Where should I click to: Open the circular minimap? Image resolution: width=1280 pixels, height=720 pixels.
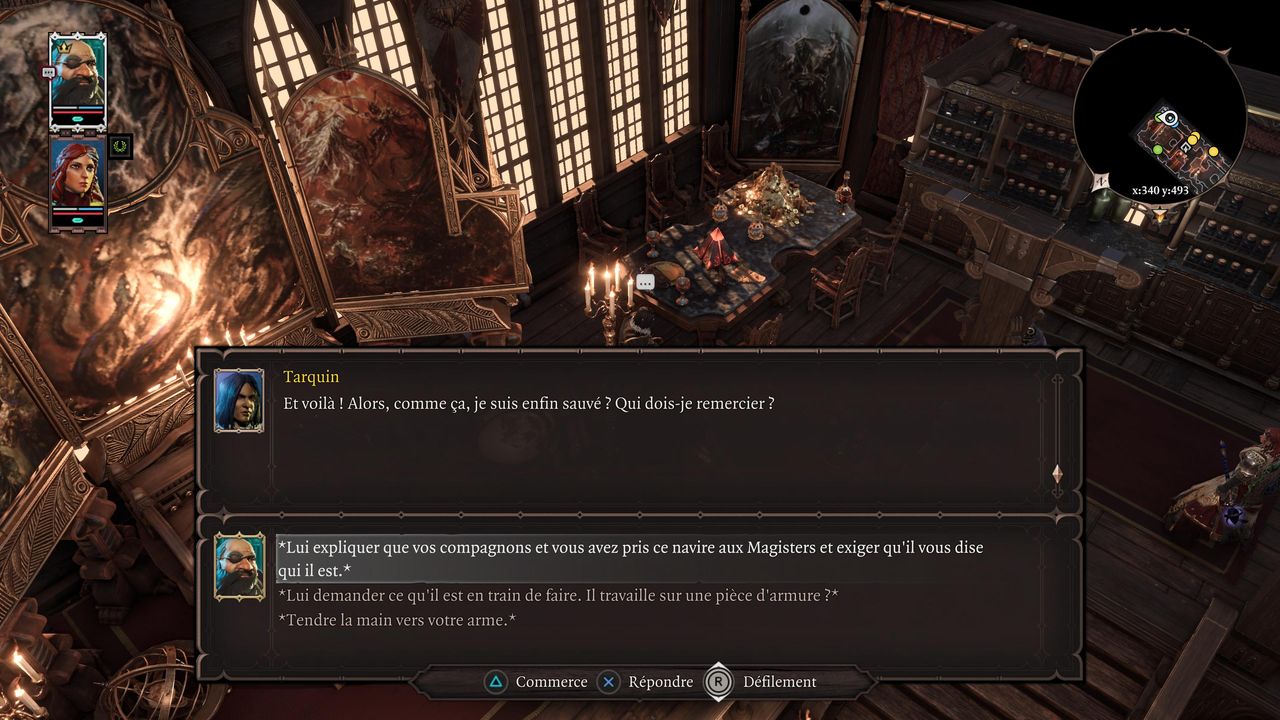coord(1160,117)
